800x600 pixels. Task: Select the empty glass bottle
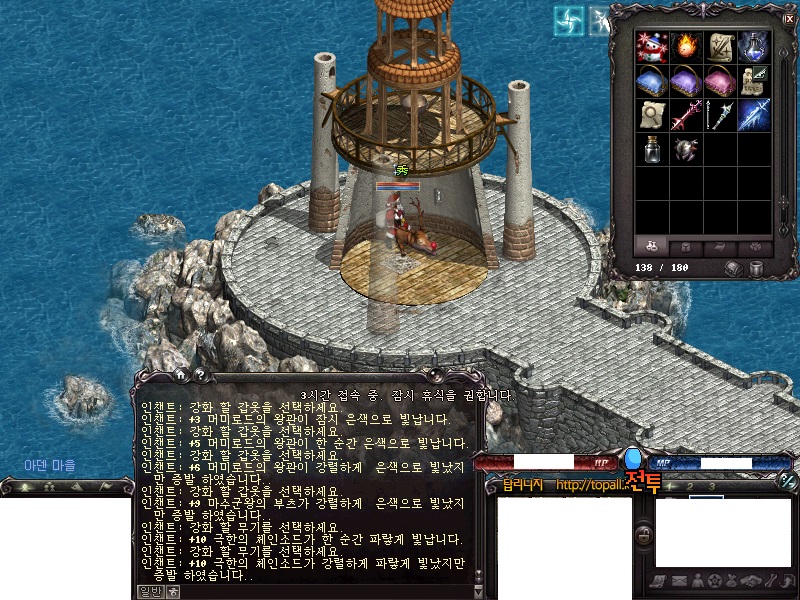652,150
